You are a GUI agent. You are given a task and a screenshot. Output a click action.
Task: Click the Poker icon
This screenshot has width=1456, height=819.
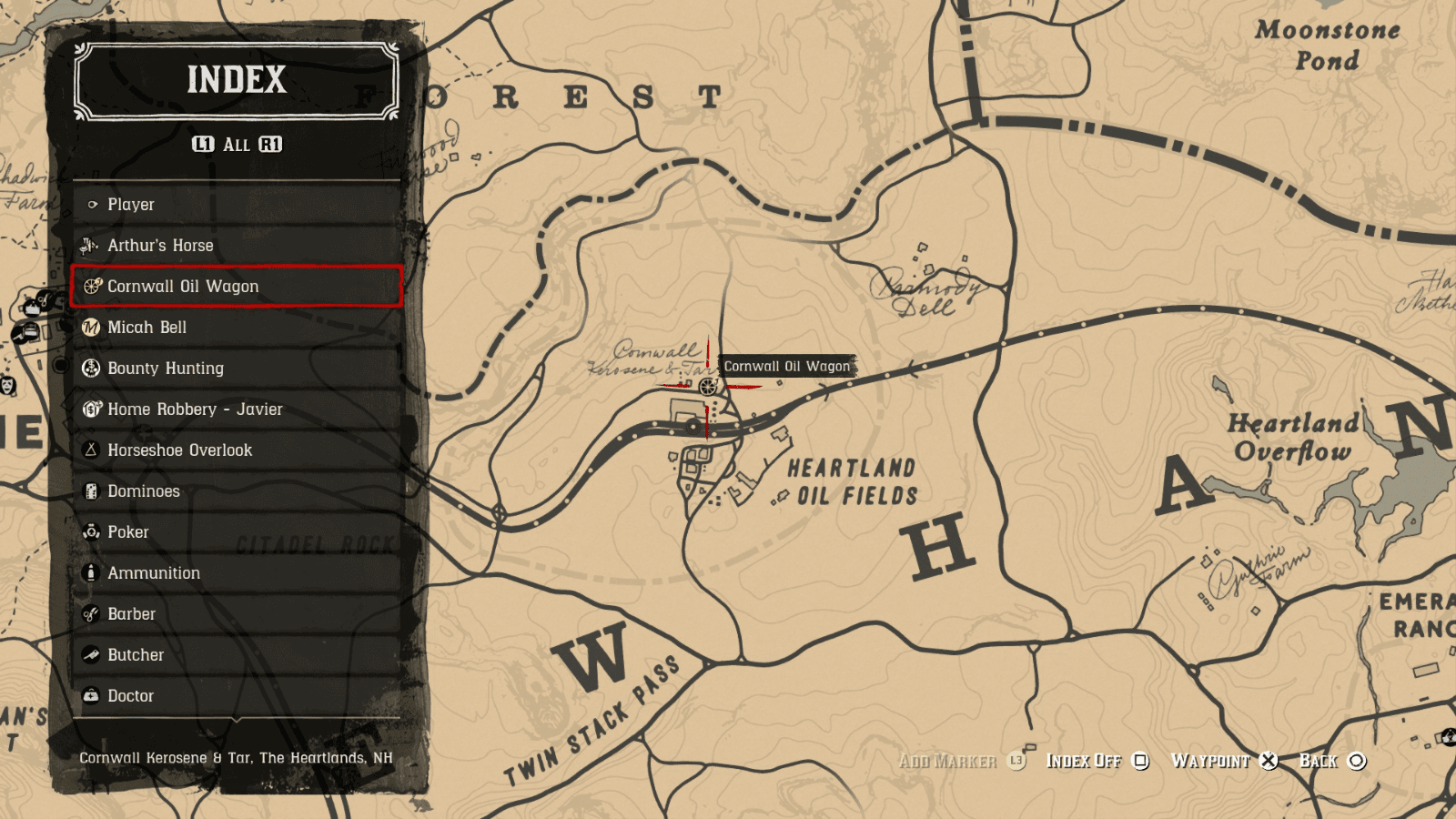(91, 532)
